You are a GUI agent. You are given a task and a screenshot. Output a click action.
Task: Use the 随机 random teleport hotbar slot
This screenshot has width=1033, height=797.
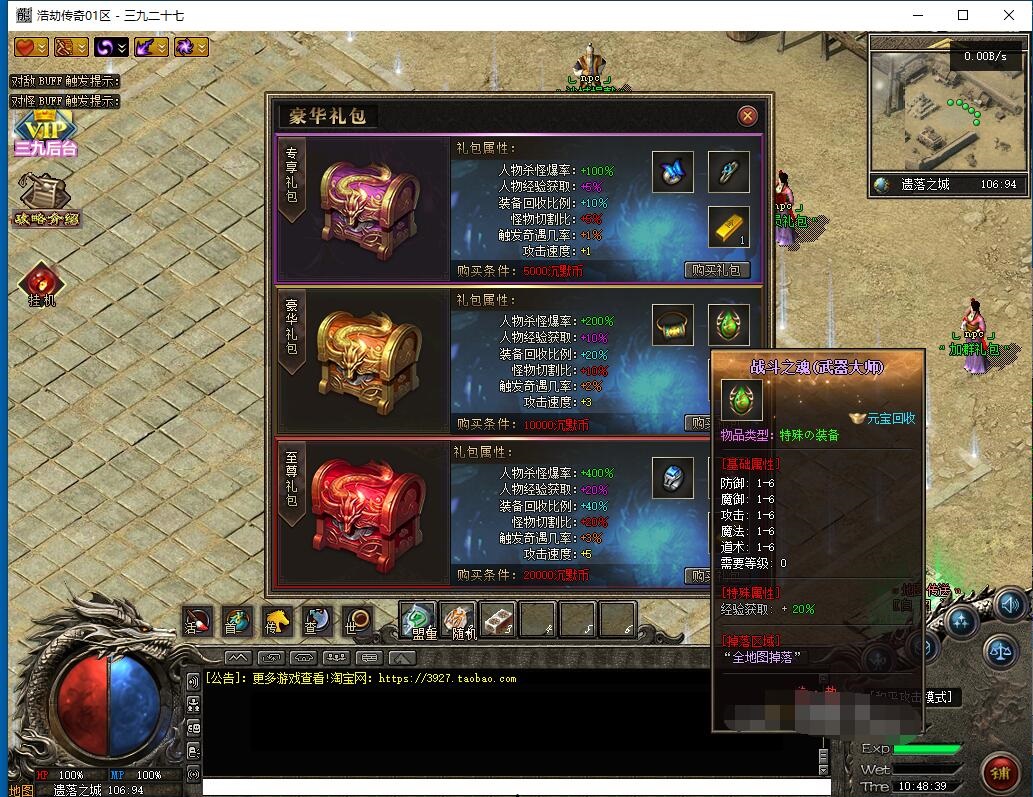pyautogui.click(x=458, y=620)
